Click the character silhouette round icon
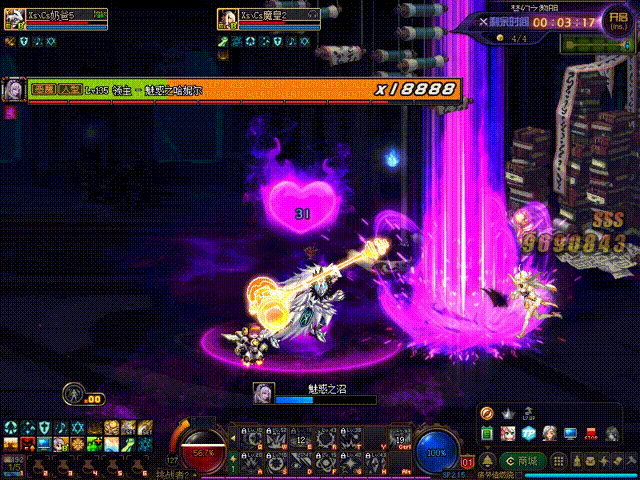The height and width of the screenshot is (480, 640). [x=72, y=392]
